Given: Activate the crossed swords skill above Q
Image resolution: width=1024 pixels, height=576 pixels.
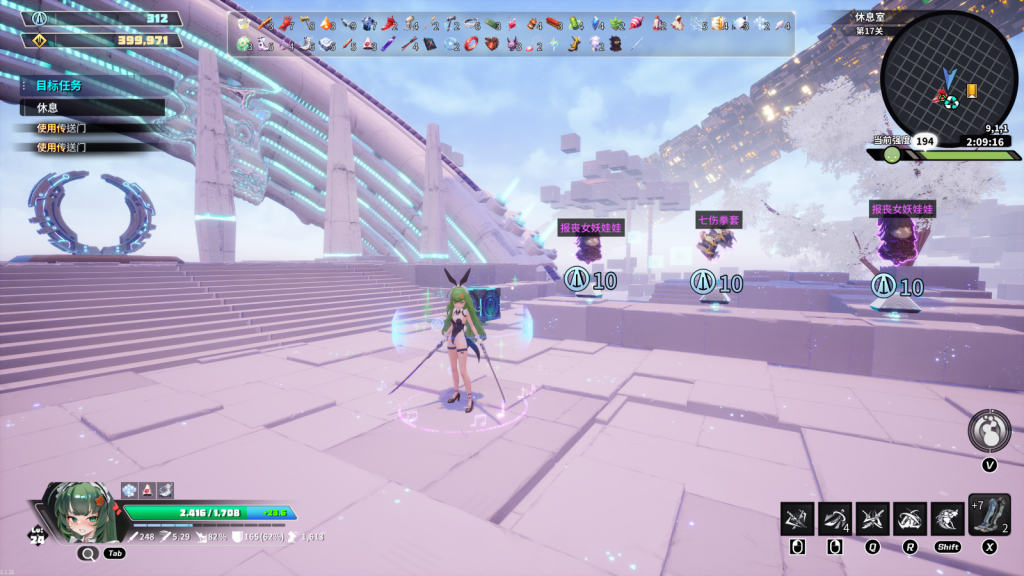Looking at the screenshot, I should tap(872, 519).
